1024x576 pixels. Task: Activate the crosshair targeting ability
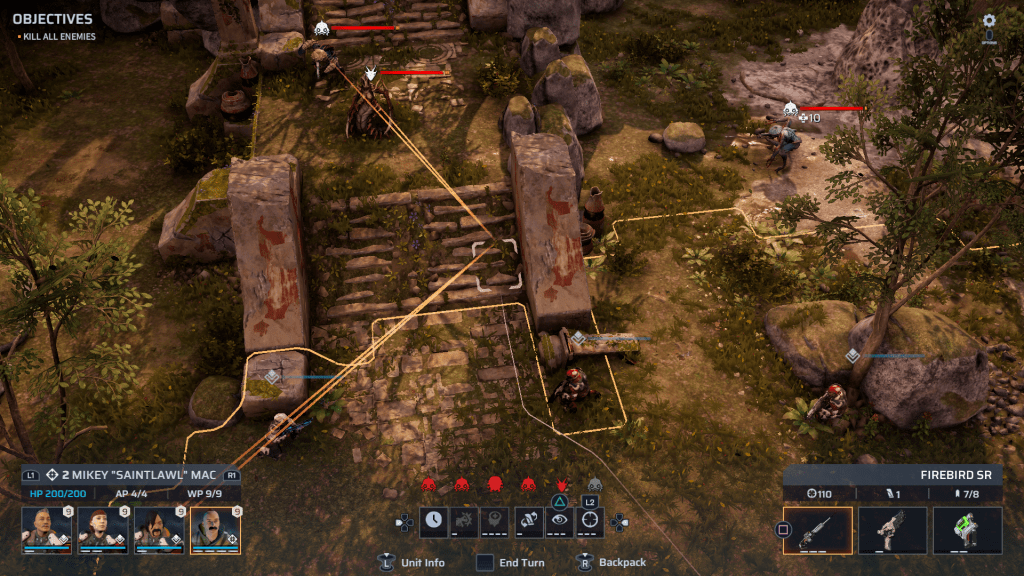pyautogui.click(x=591, y=520)
